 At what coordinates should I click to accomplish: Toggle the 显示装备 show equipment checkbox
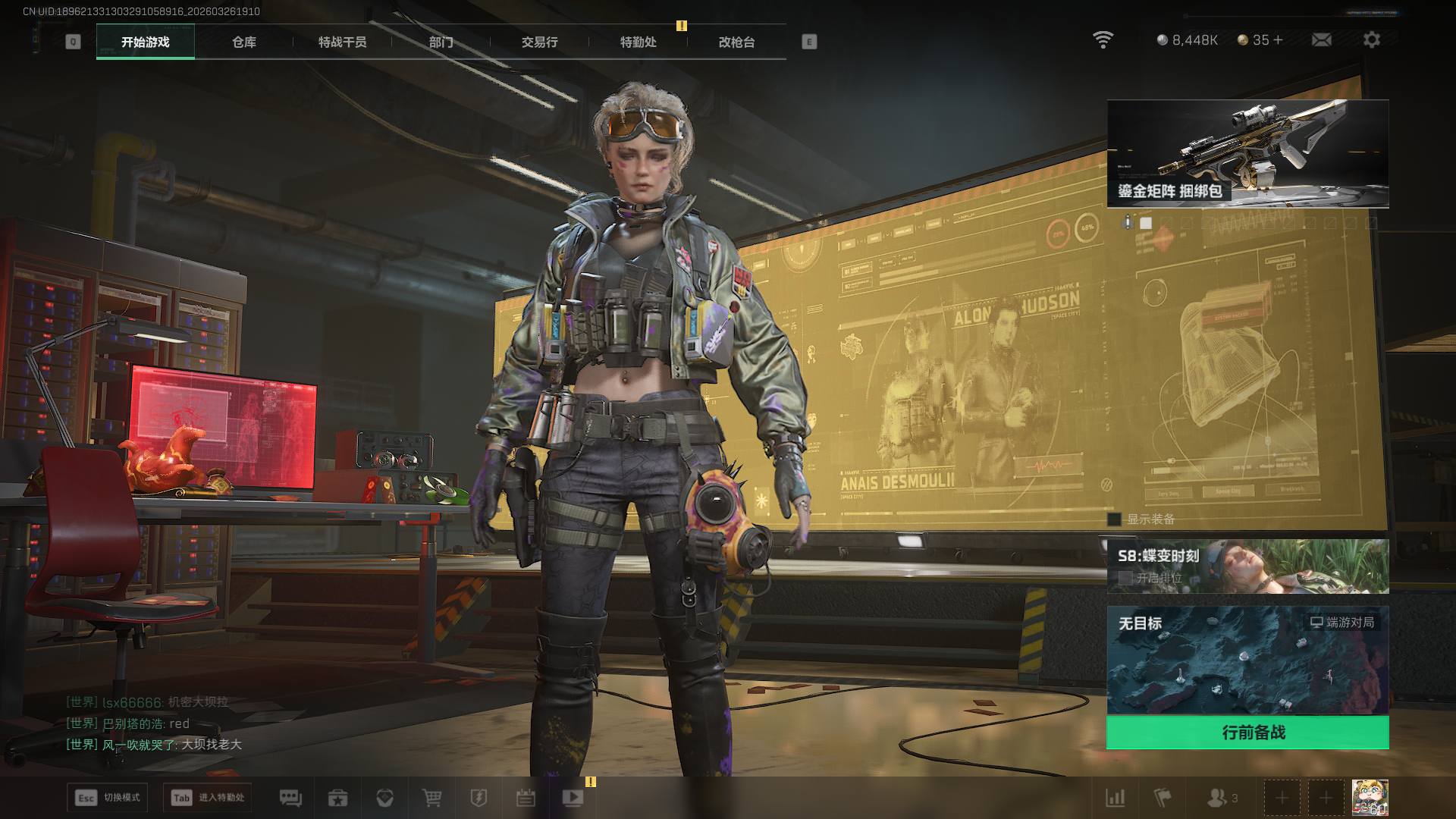point(1114,519)
